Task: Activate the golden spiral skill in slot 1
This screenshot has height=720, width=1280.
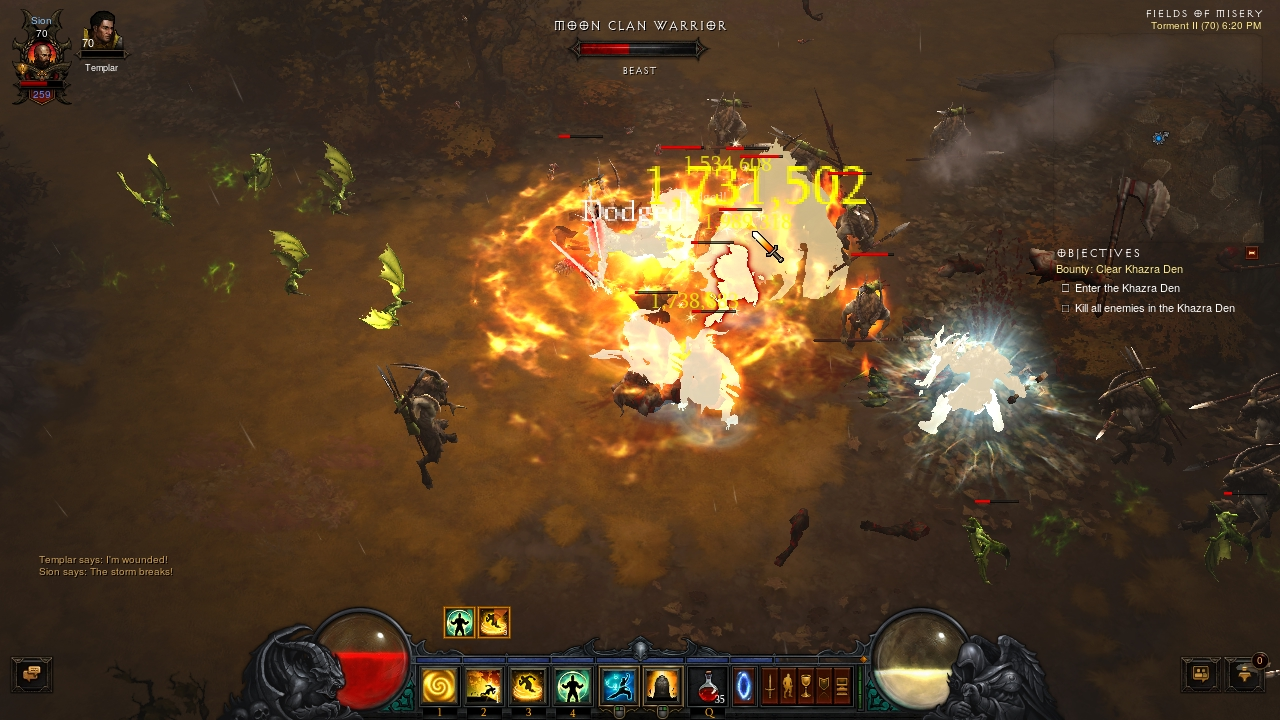Action: pyautogui.click(x=439, y=687)
